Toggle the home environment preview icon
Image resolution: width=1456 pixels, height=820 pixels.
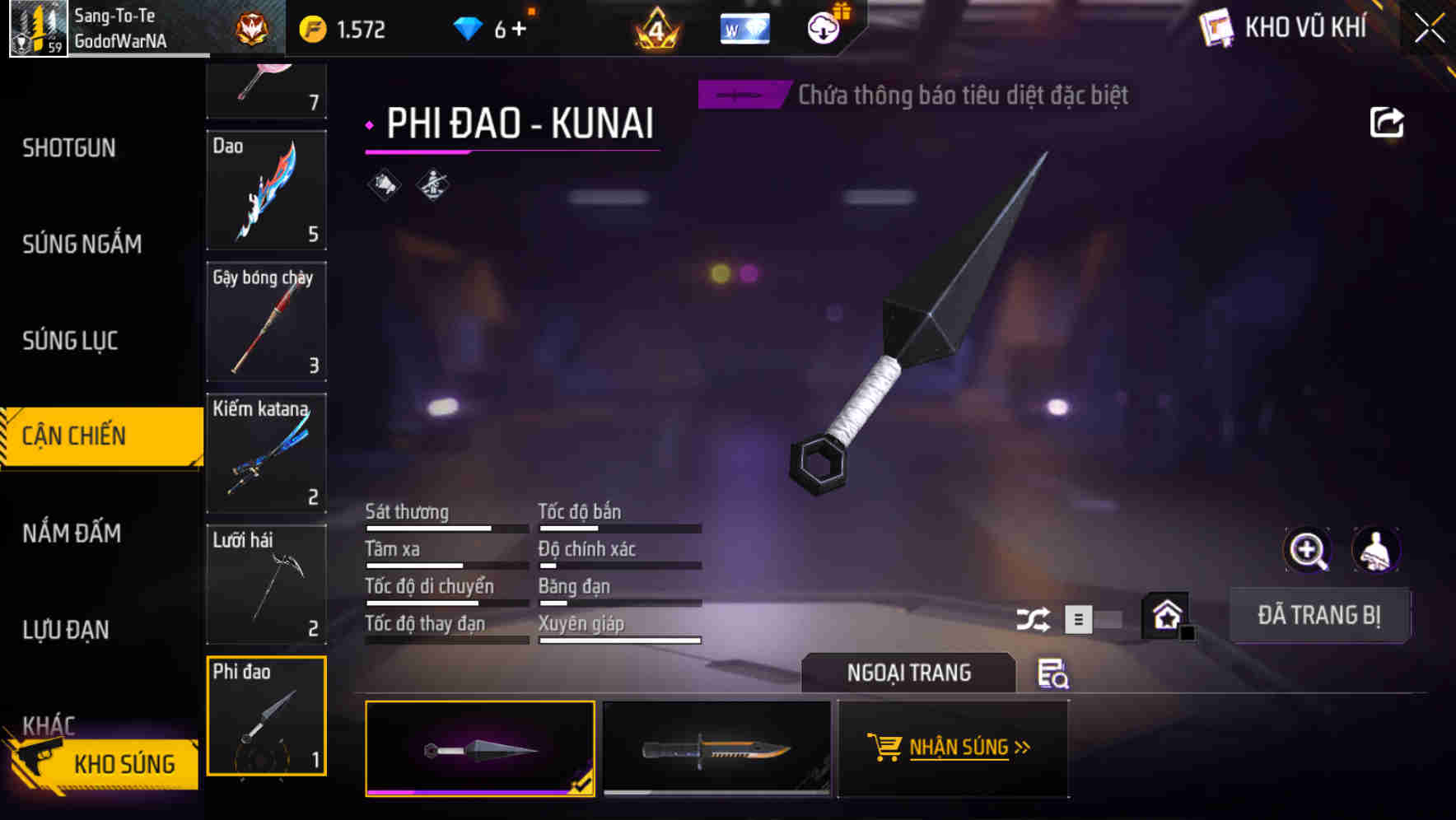coord(1164,613)
